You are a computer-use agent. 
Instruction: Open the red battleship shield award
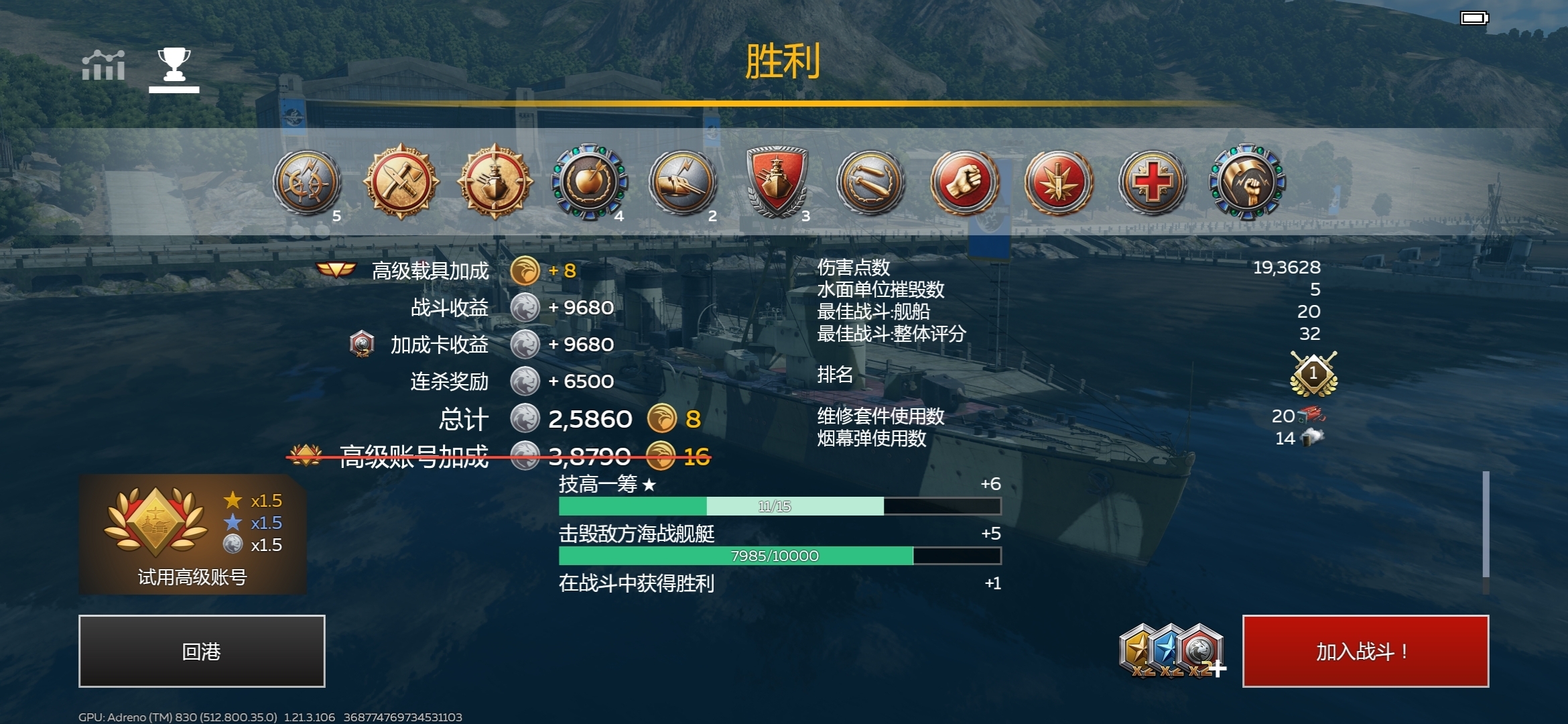[x=776, y=184]
